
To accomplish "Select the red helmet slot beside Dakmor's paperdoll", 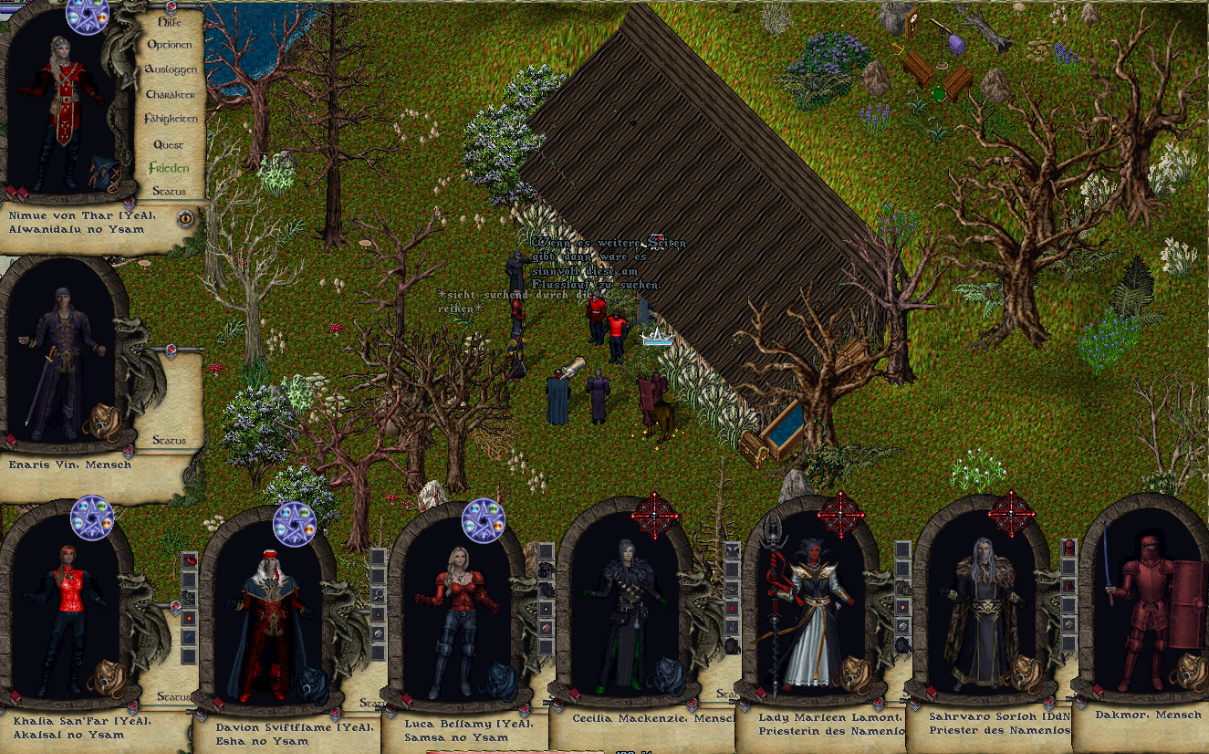I will pyautogui.click(x=1069, y=547).
